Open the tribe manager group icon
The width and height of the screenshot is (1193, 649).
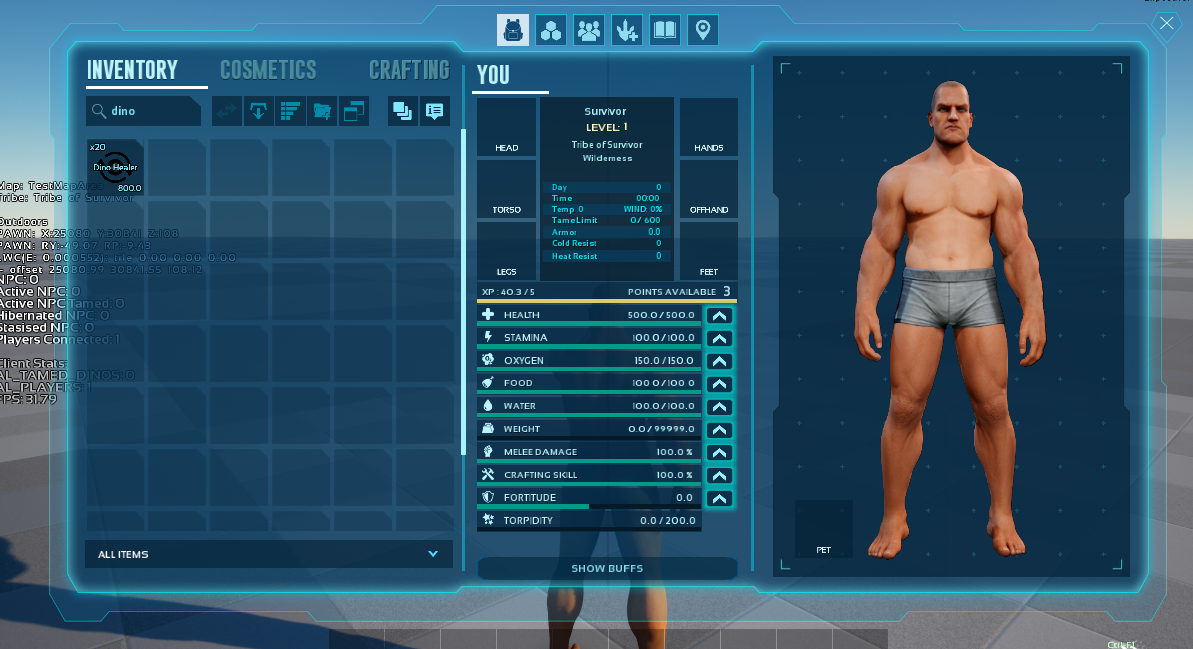tap(589, 30)
